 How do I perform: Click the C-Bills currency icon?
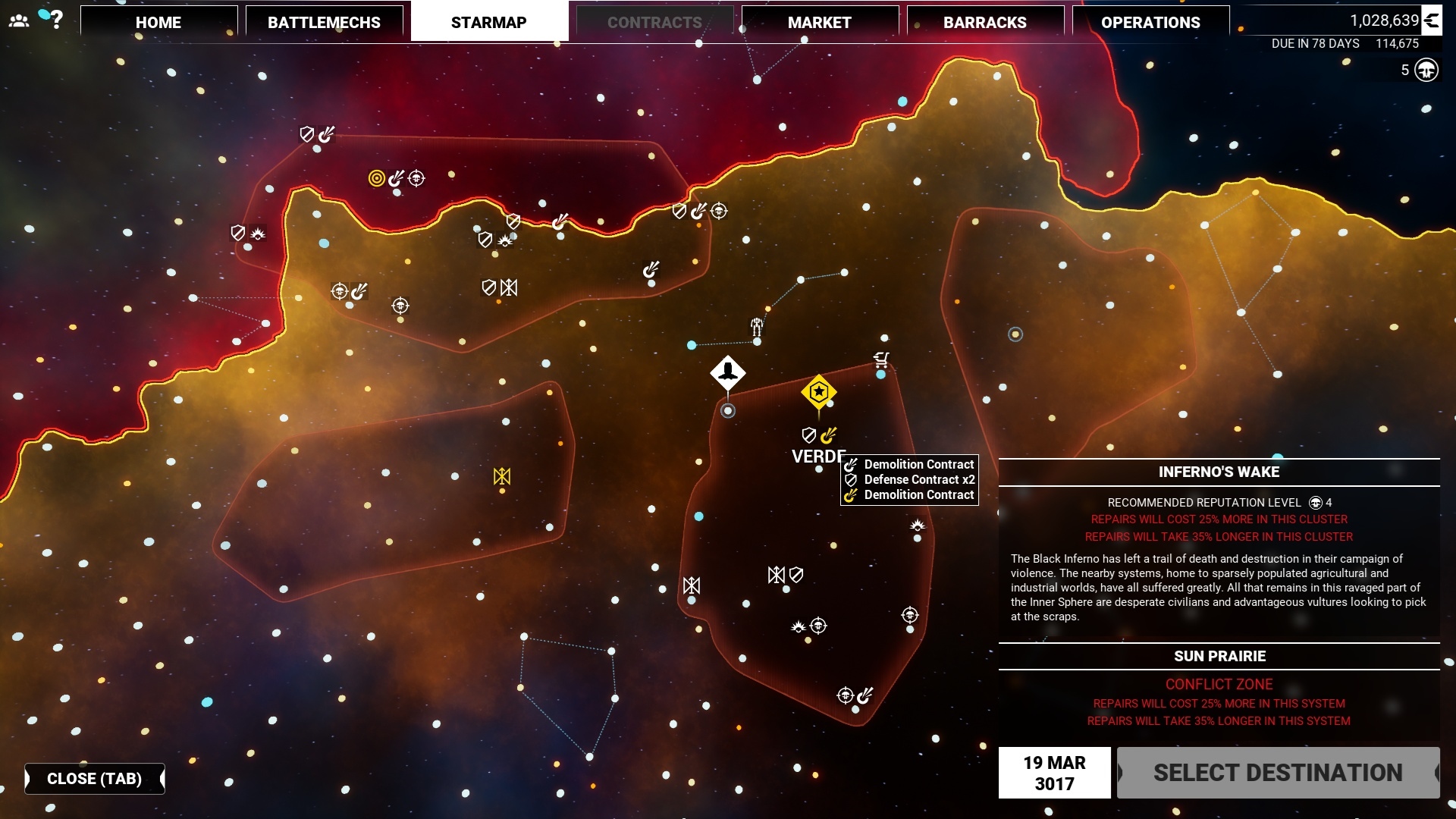pyautogui.click(x=1431, y=20)
